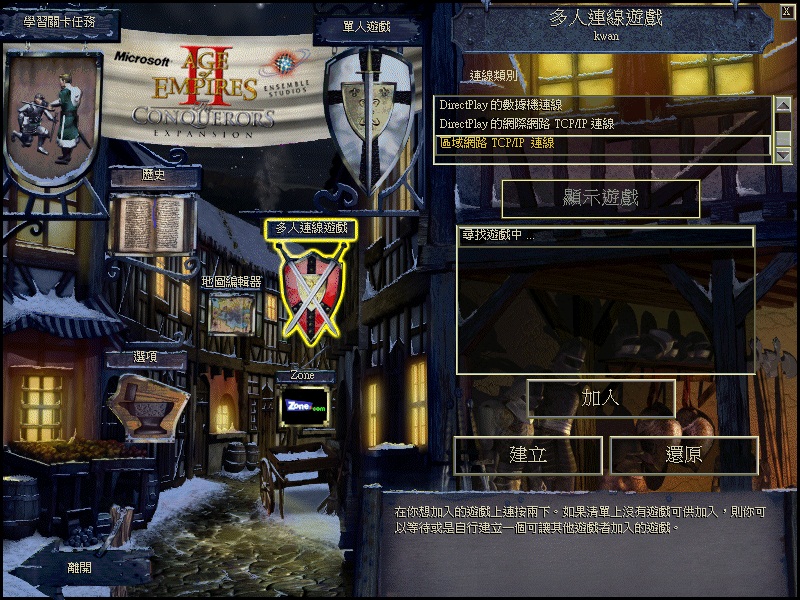Image resolution: width=800 pixels, height=600 pixels.
Task: Click 建立 to create a game
Action: [x=528, y=455]
